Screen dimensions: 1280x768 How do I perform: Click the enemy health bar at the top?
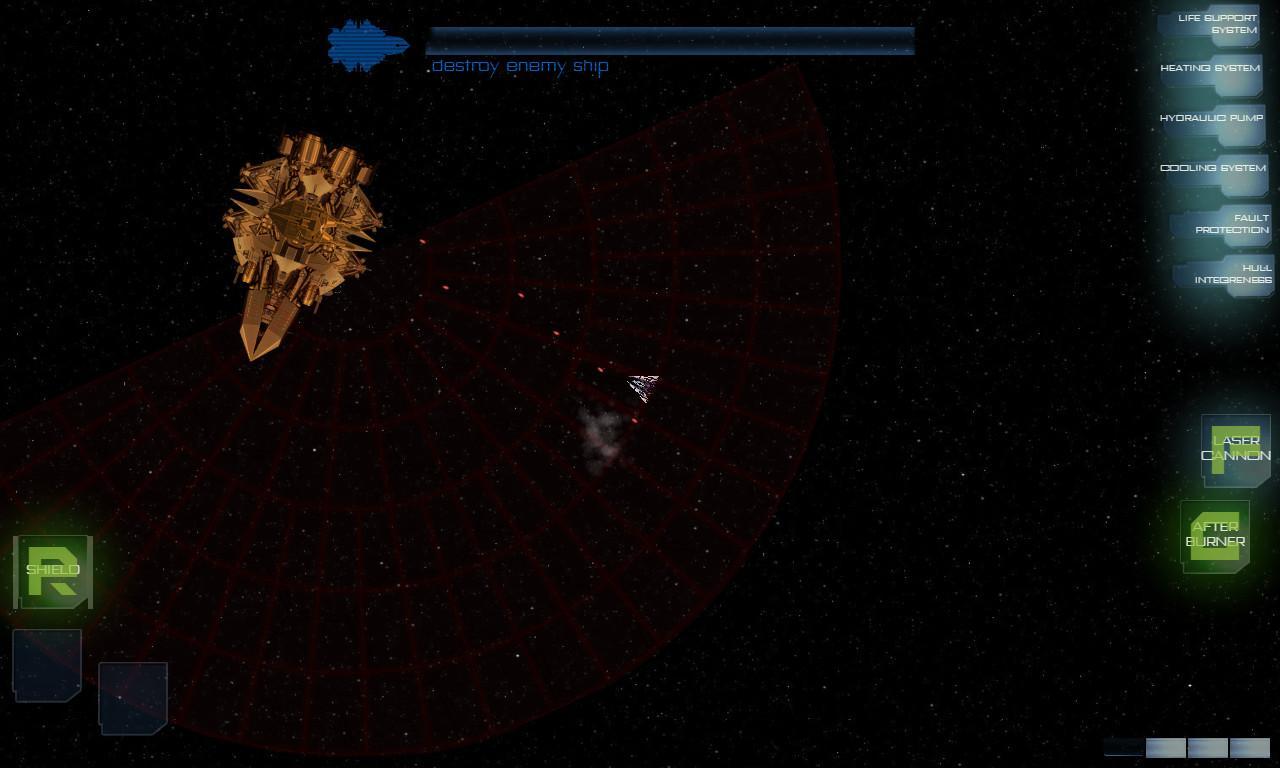pyautogui.click(x=670, y=38)
